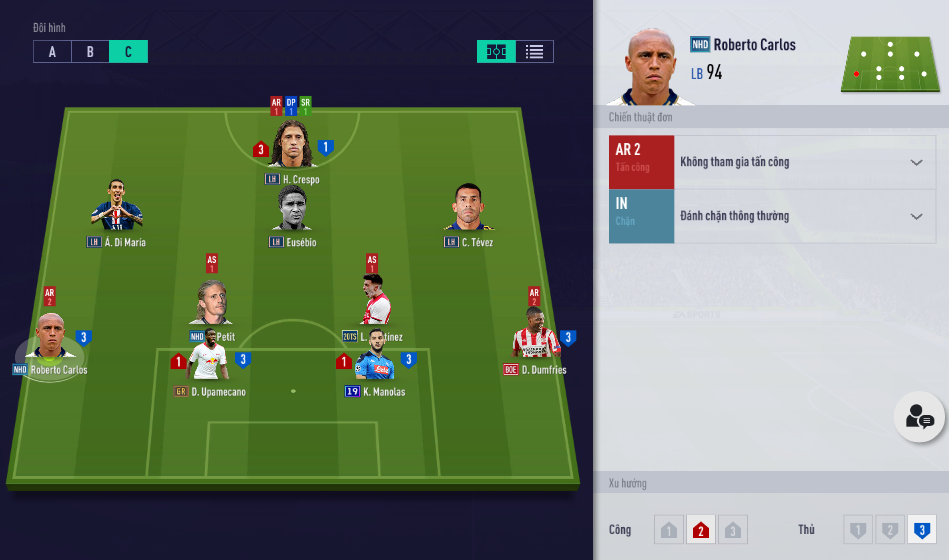Image resolution: width=949 pixels, height=560 pixels.
Task: Show the pitch formation view
Action: tap(496, 52)
